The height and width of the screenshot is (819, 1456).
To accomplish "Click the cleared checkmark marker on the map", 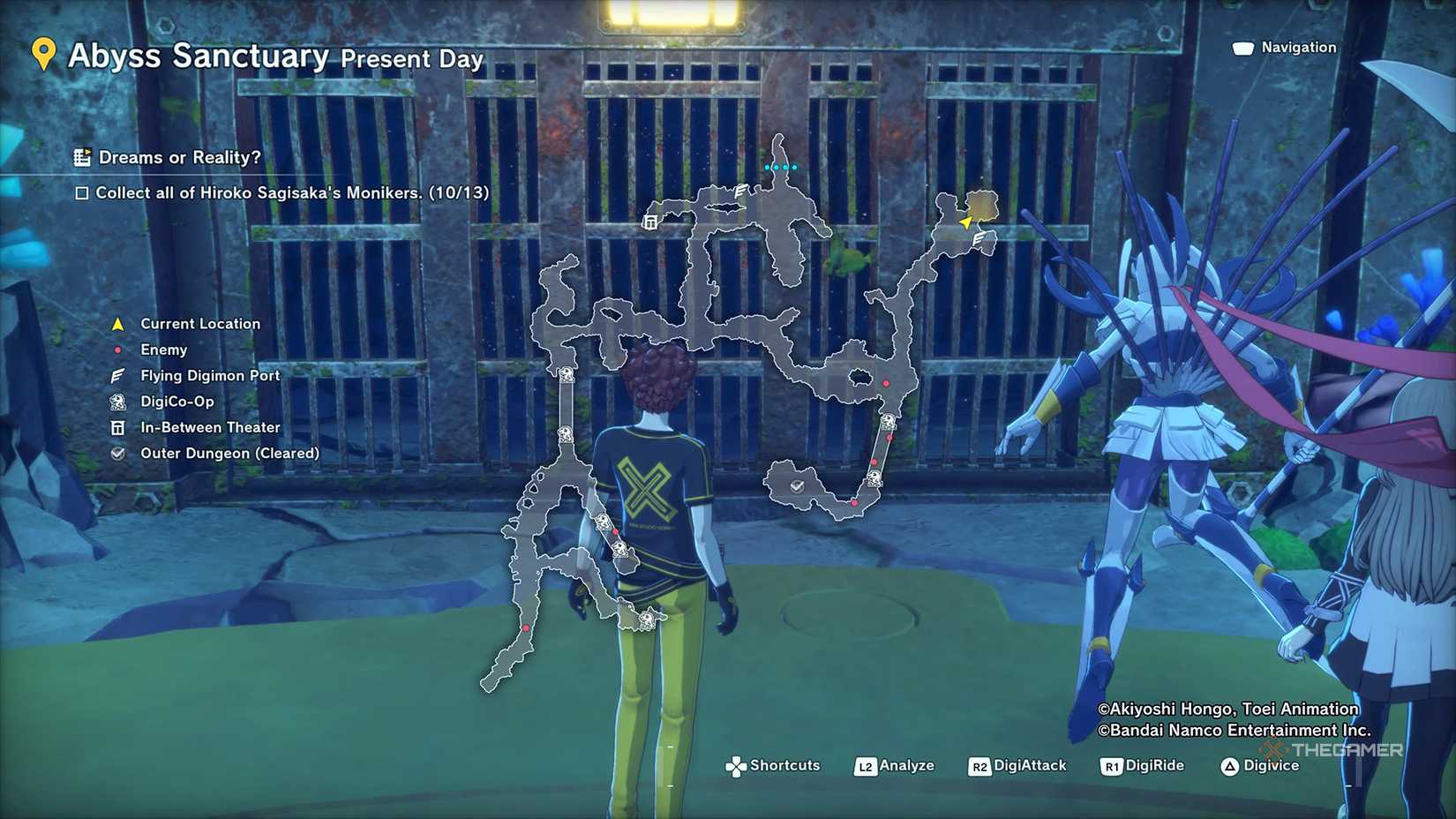I will coord(799,485).
